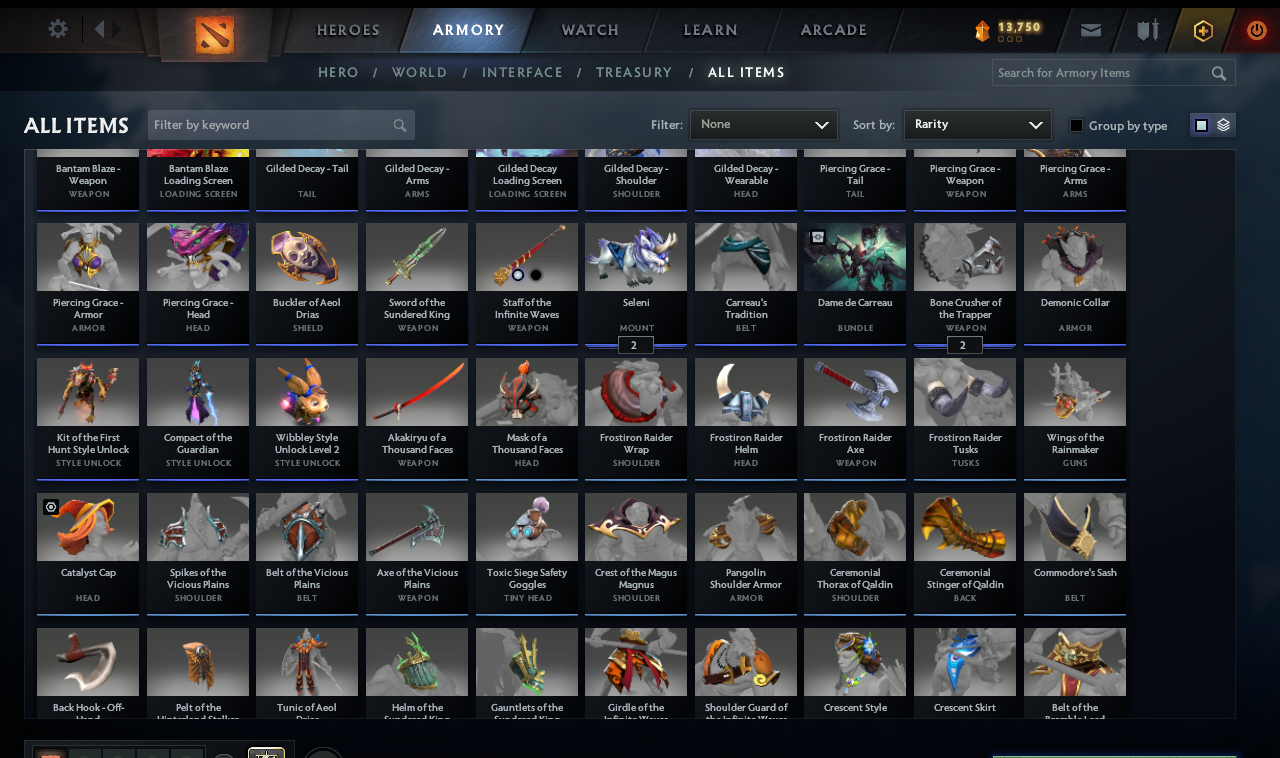Open the mail notifications icon
Viewport: 1280px width, 758px height.
[1090, 30]
